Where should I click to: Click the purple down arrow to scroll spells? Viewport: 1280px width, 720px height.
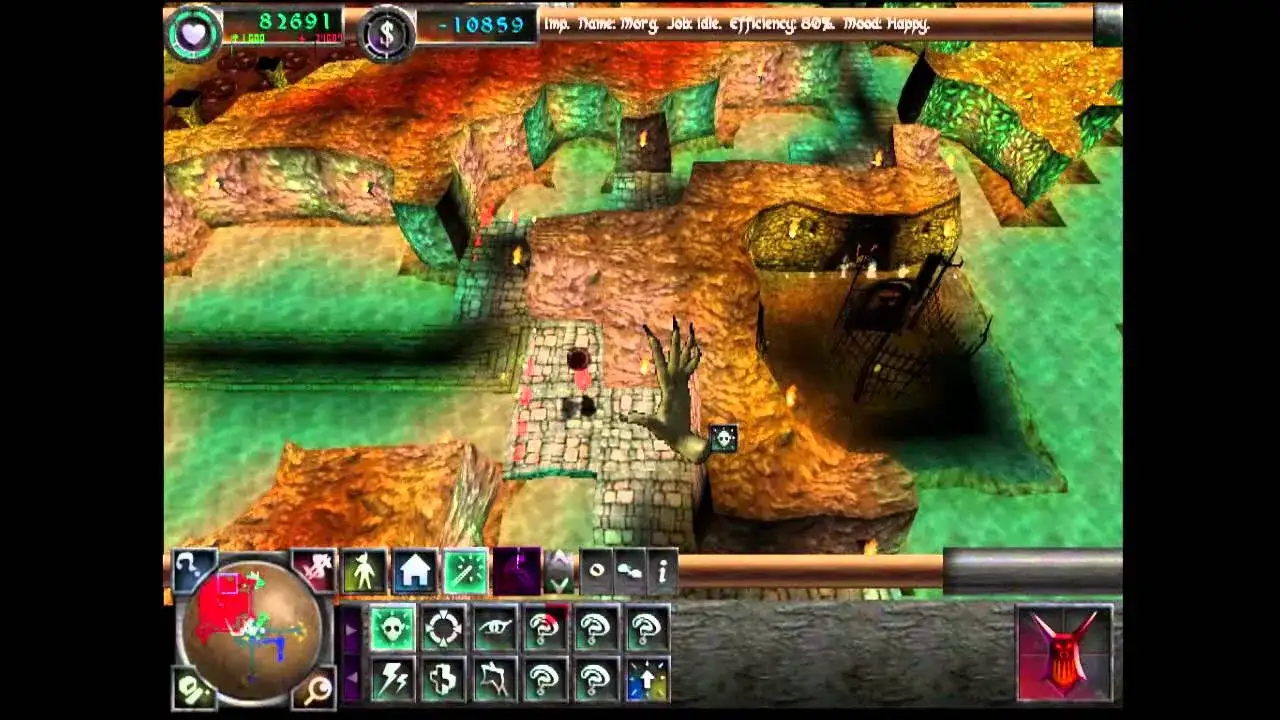(x=351, y=678)
